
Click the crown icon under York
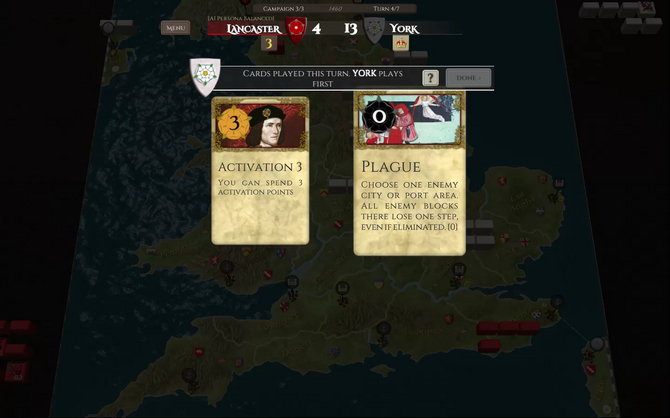click(400, 45)
